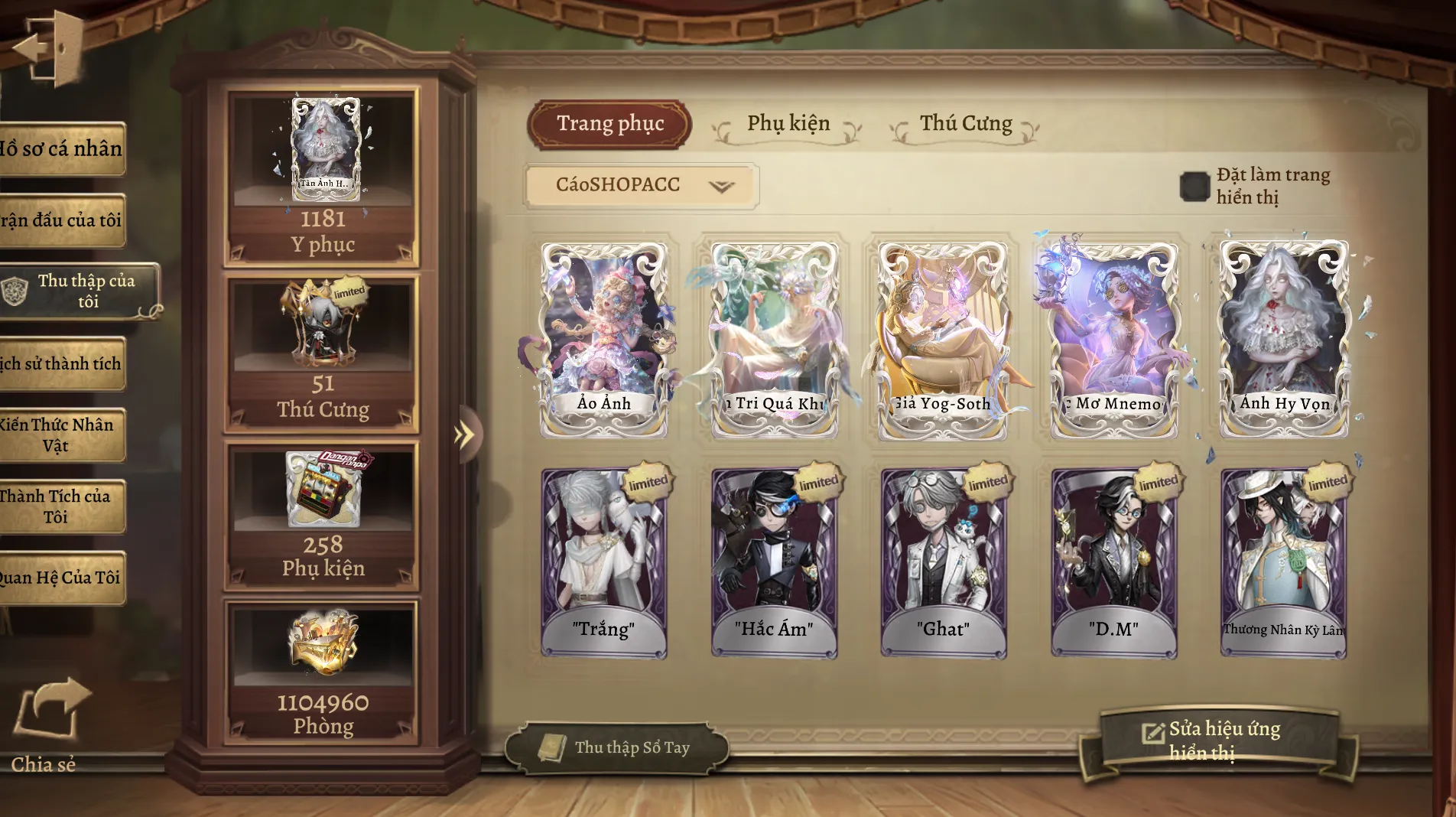Open the Phòng showcase panel
Viewport: 1456px width, 817px height.
pyautogui.click(x=322, y=672)
